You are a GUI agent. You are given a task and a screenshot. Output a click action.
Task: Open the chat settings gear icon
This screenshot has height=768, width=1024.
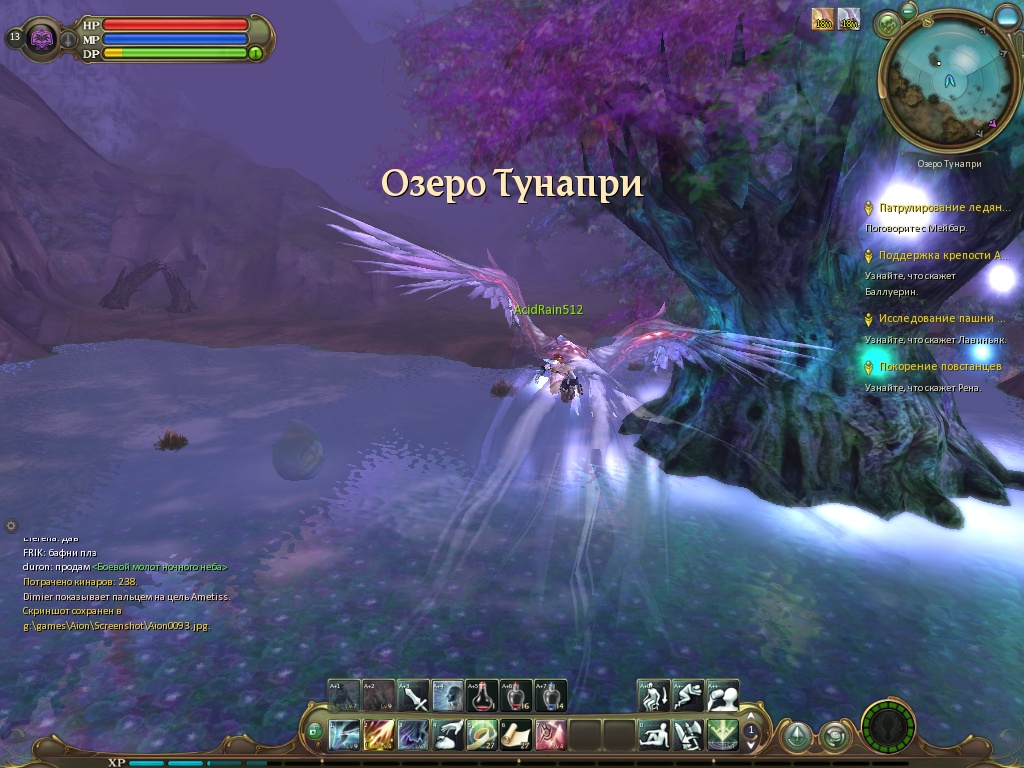click(11, 525)
